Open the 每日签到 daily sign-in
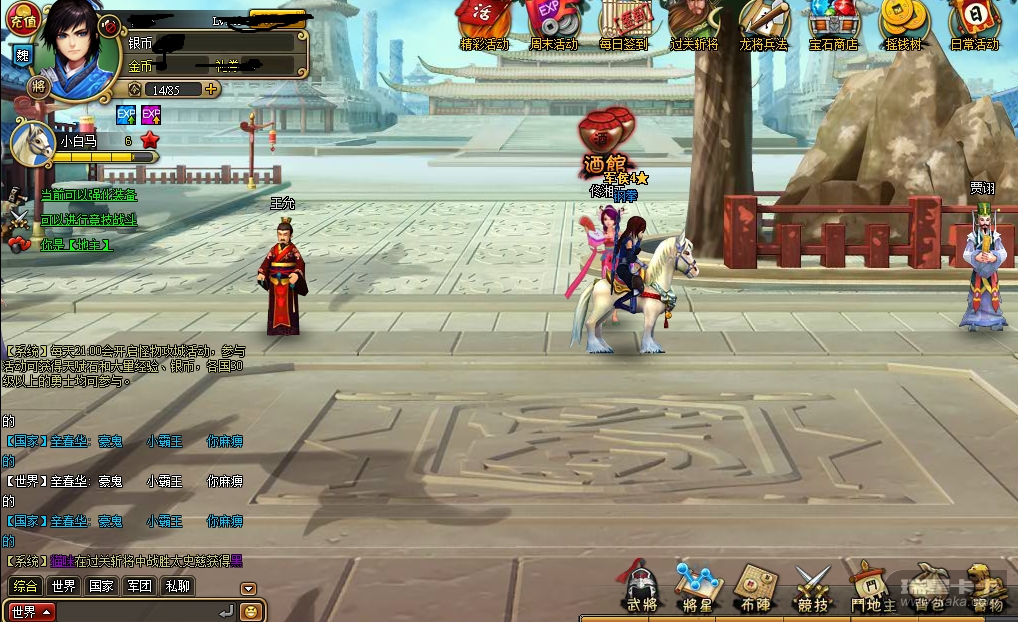This screenshot has height=622, width=1018. 624,24
